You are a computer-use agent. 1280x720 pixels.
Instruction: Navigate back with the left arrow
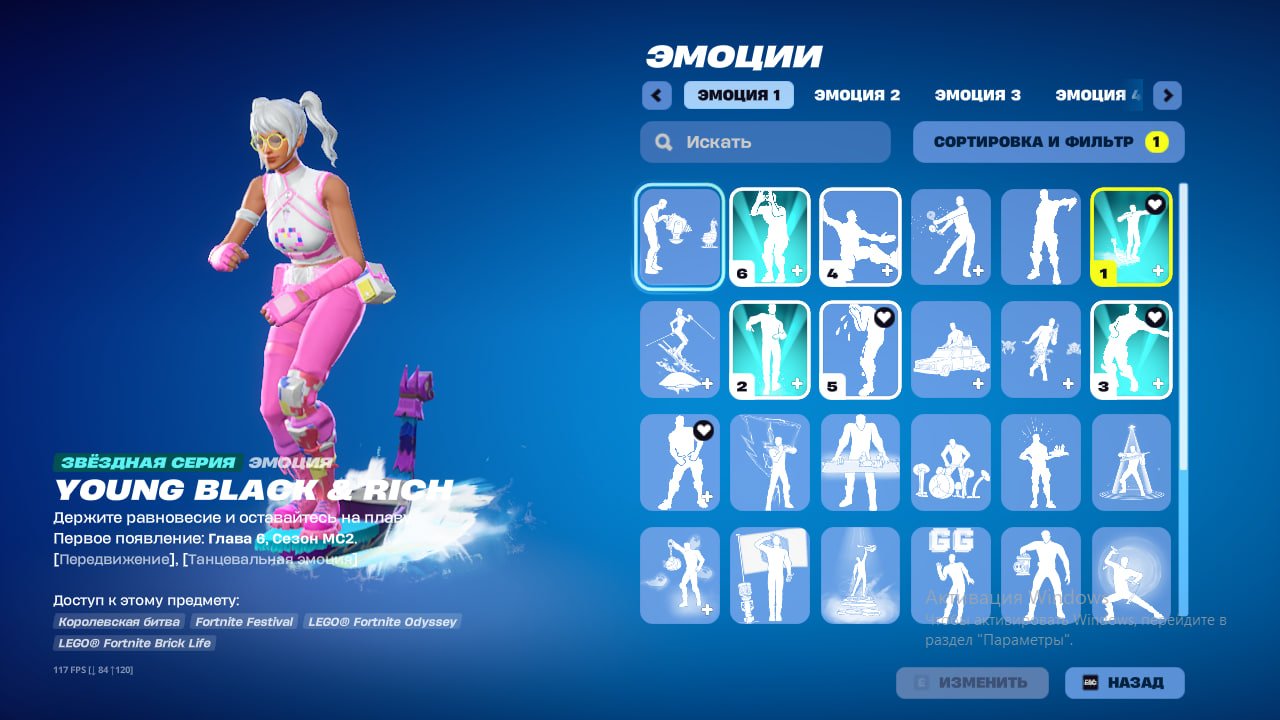(657, 95)
